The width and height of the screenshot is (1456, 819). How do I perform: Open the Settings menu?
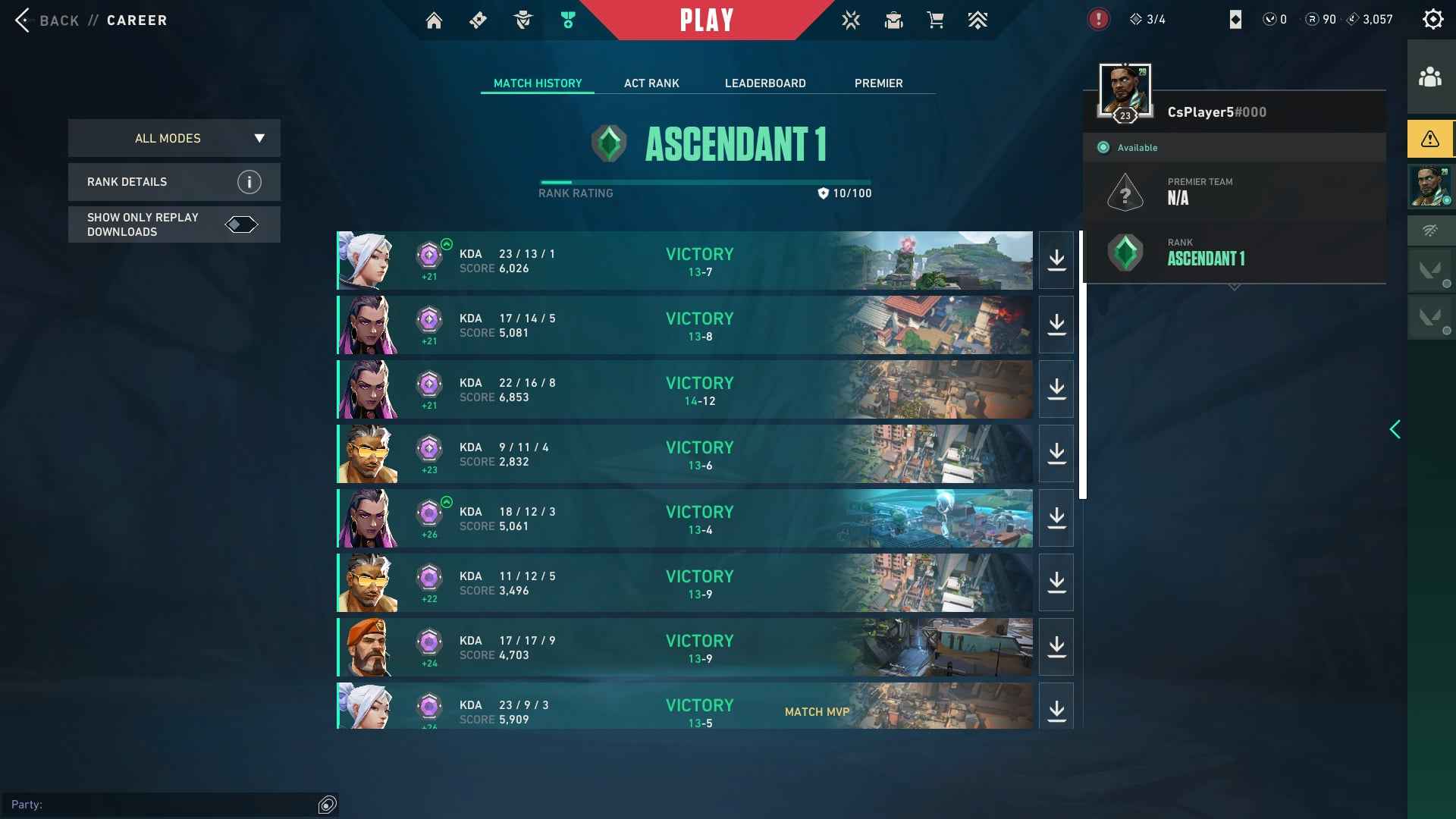[1430, 20]
